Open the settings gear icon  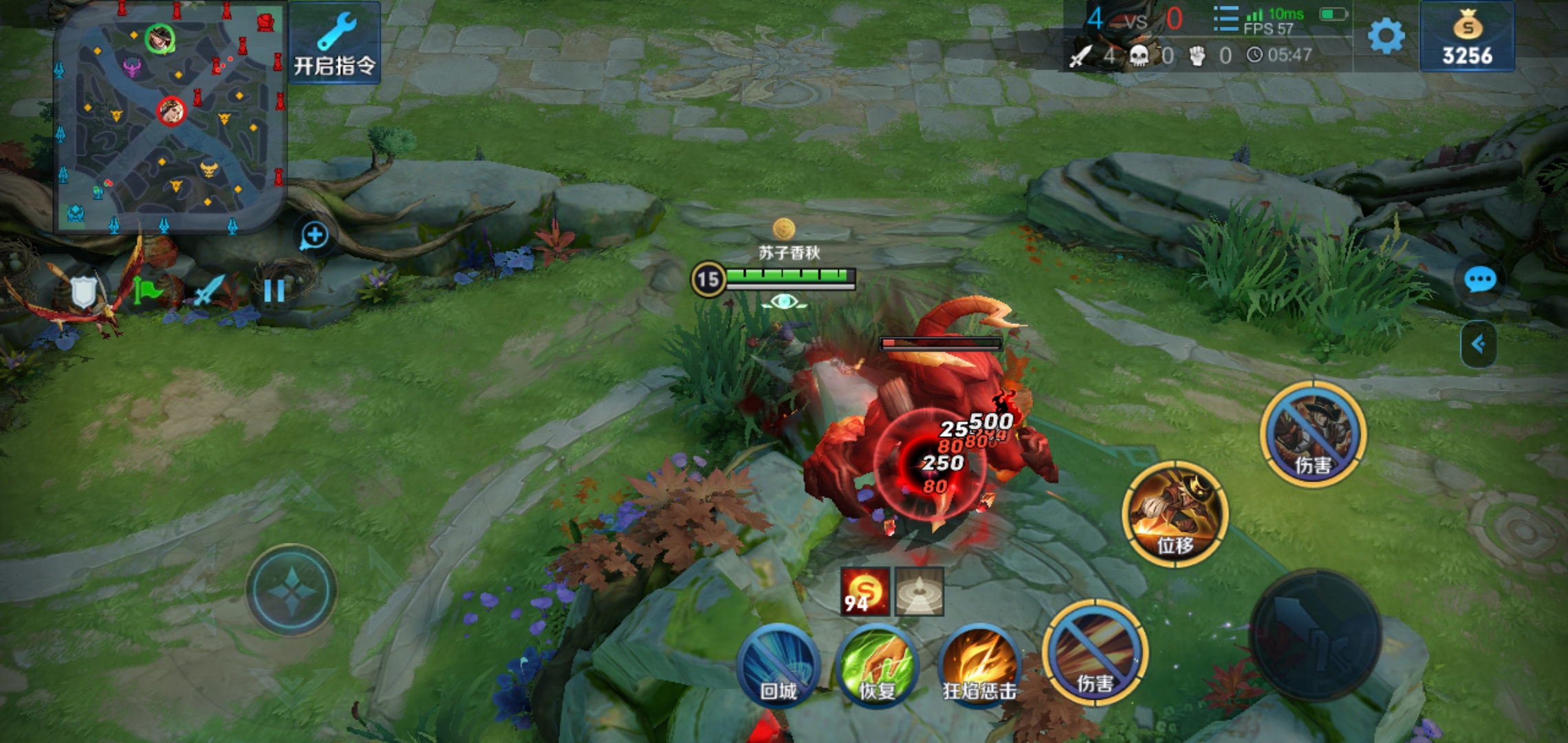click(1386, 36)
